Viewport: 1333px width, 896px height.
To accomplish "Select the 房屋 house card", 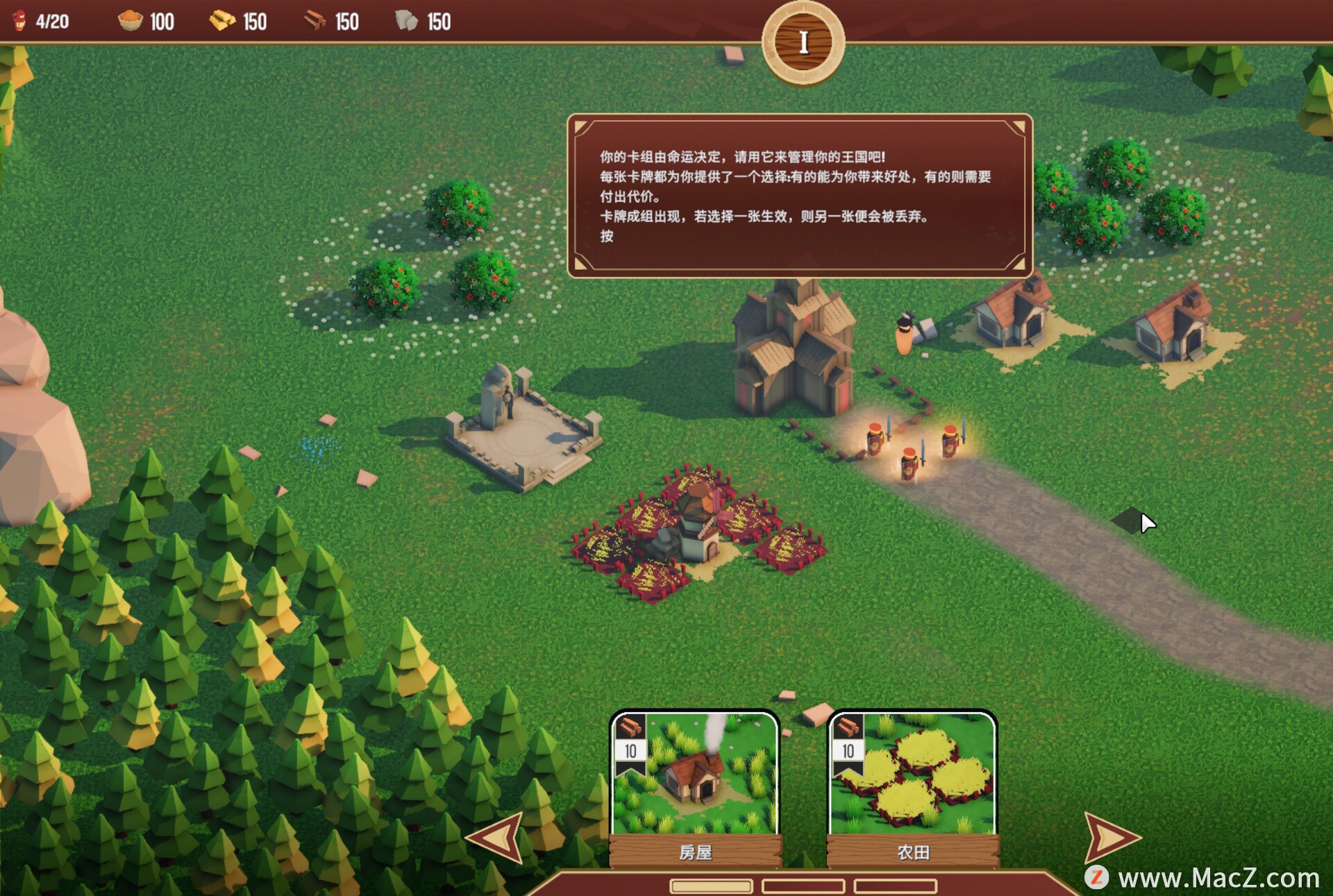I will click(695, 788).
